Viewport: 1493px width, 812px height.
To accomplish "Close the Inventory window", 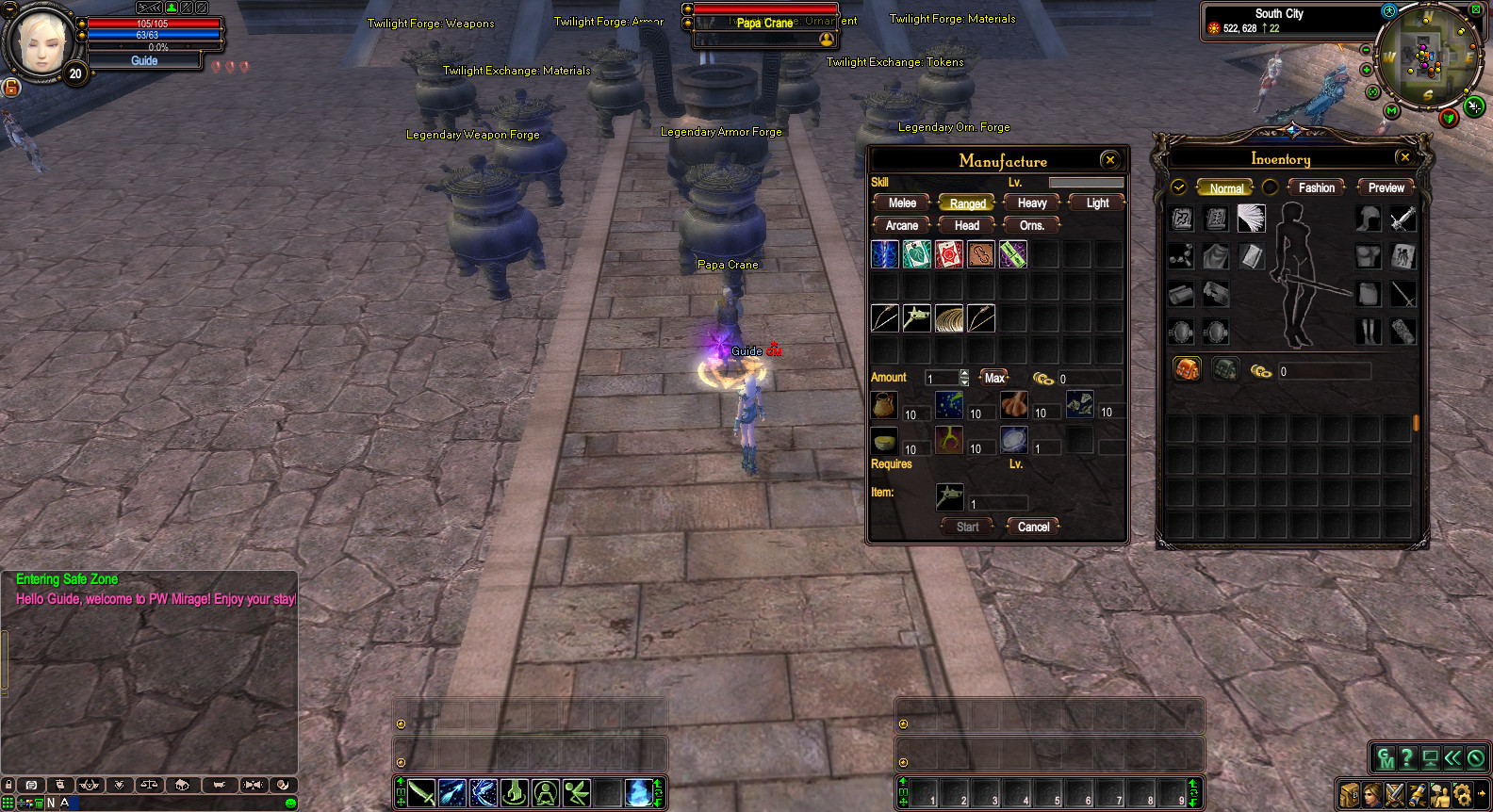I will 1404,157.
